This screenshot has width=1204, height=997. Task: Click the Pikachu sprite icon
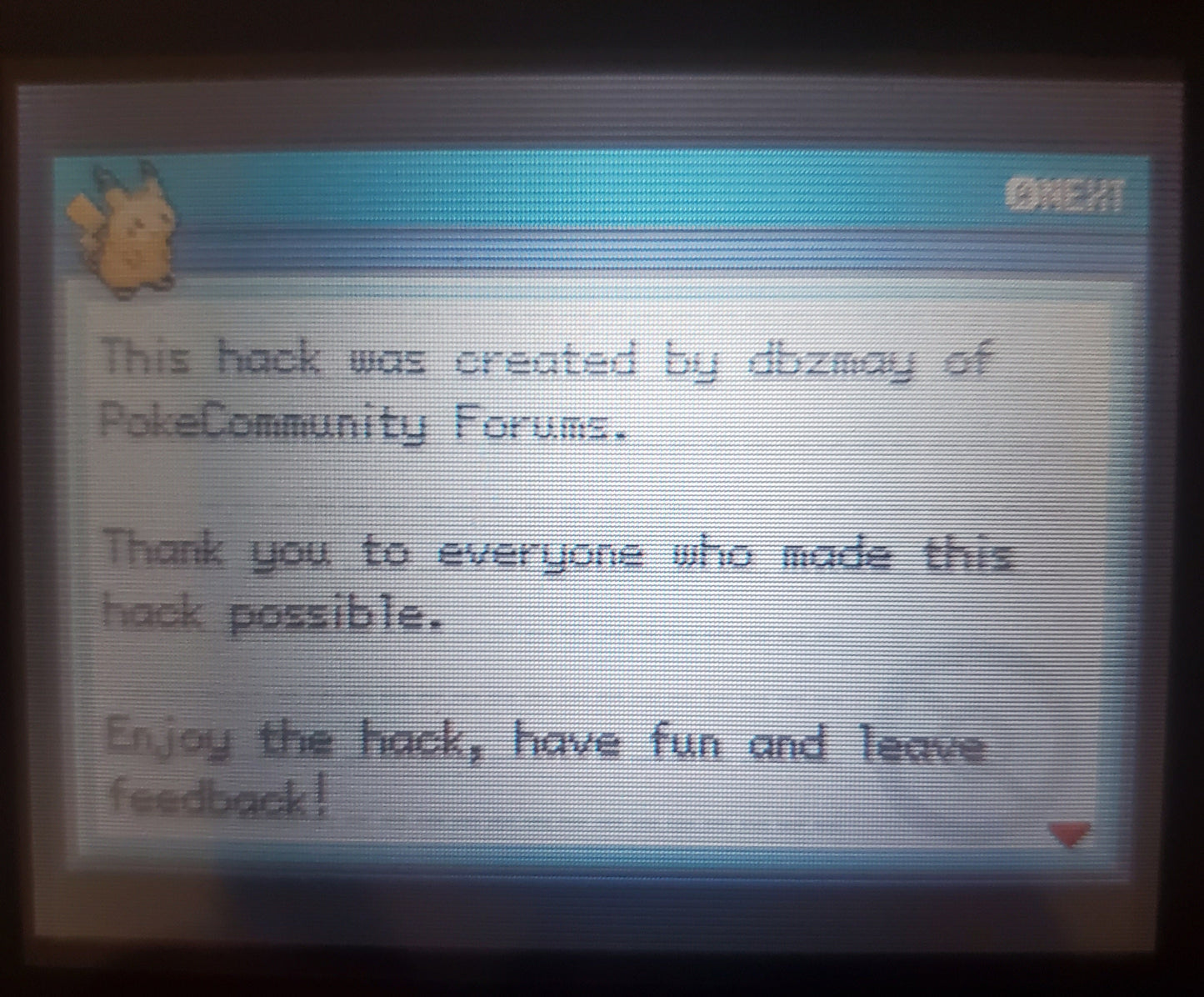(x=125, y=225)
